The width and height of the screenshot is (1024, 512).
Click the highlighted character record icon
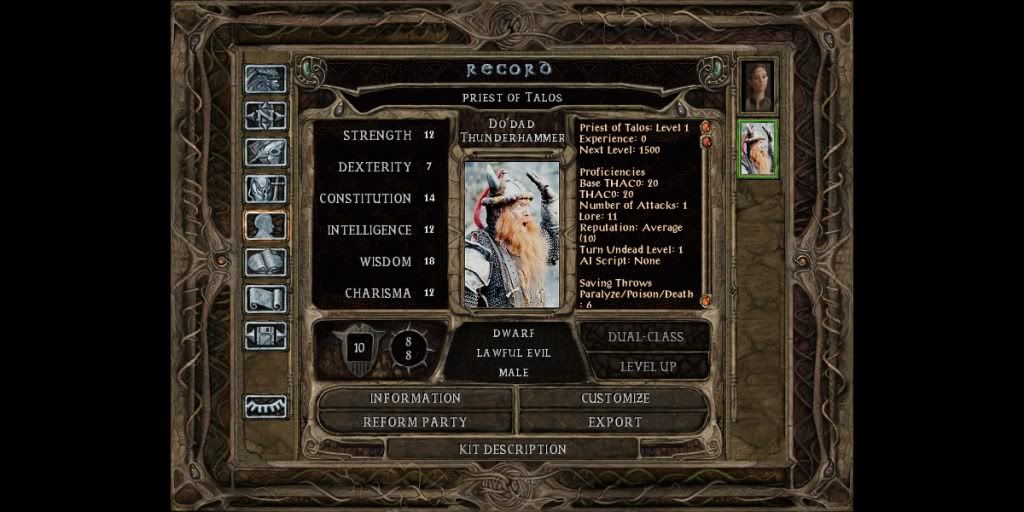(266, 225)
